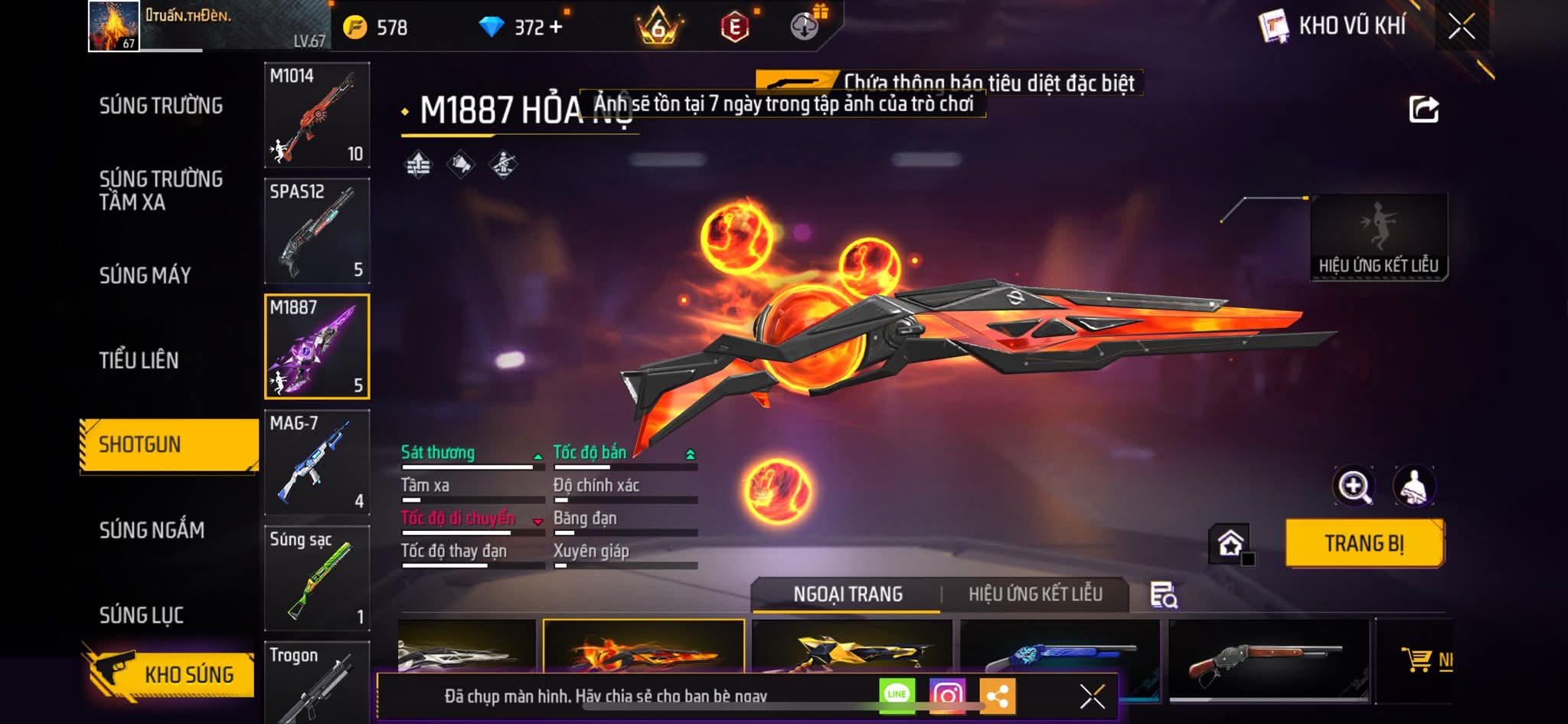Select the Súng sạc weapon slot
Screen dimensions: 1568x724
317,578
